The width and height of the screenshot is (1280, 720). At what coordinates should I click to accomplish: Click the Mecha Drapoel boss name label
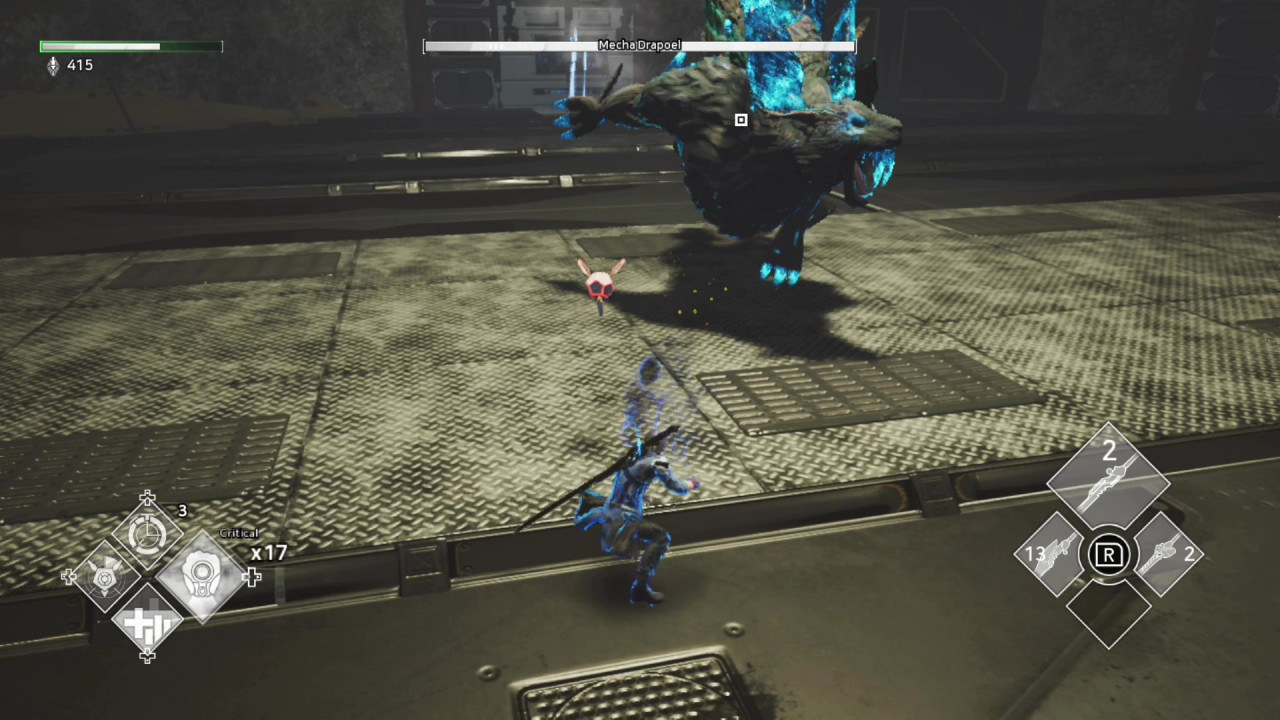[x=639, y=45]
